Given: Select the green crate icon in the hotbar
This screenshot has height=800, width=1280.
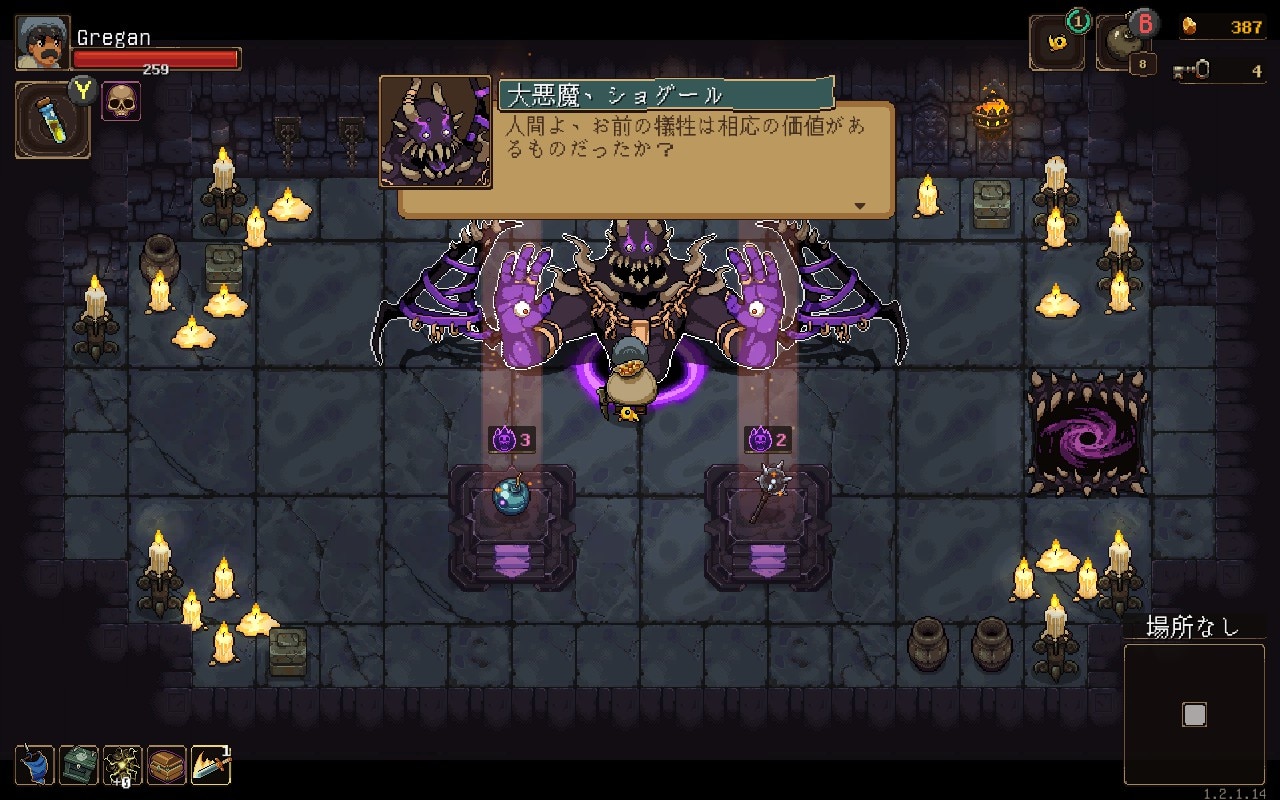Looking at the screenshot, I should click(x=80, y=765).
